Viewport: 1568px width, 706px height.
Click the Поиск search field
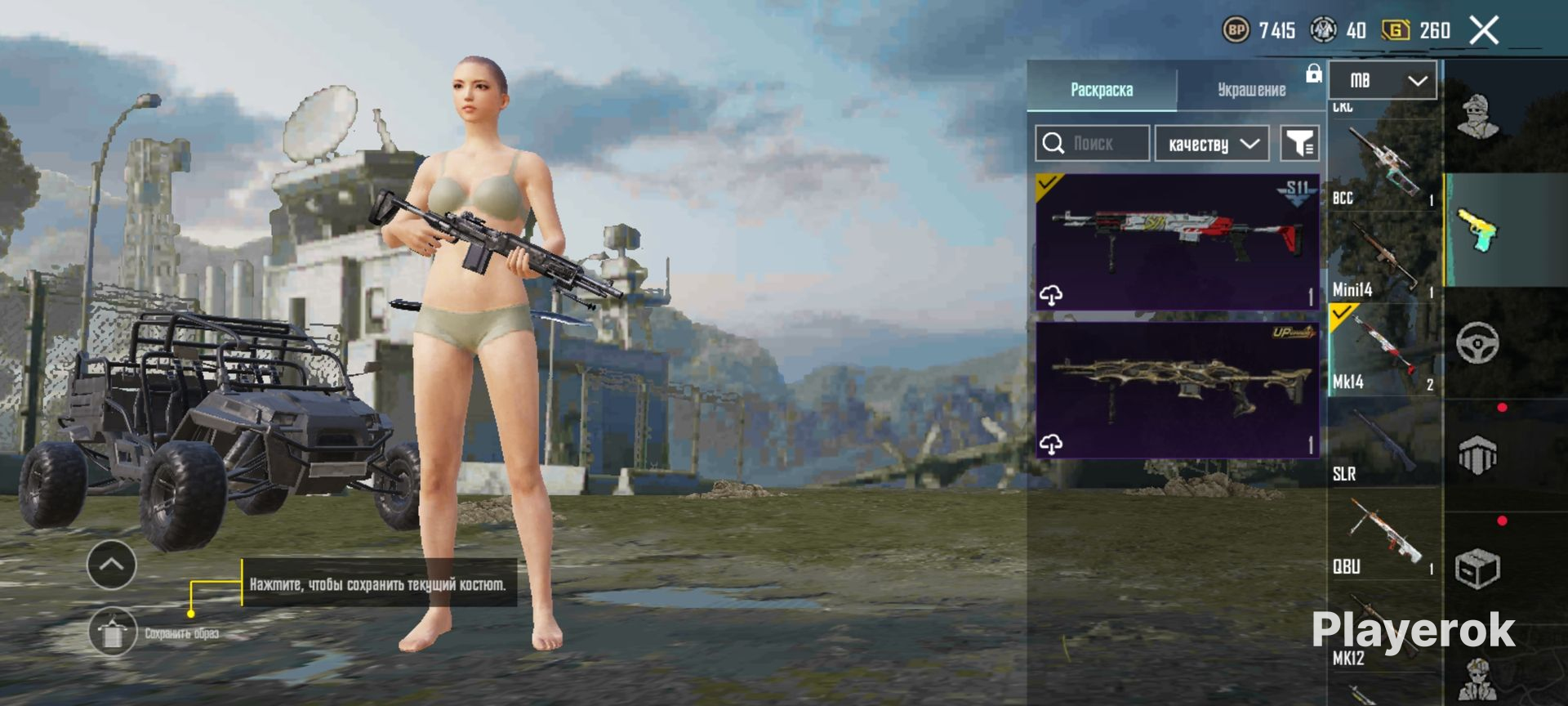tap(1092, 144)
